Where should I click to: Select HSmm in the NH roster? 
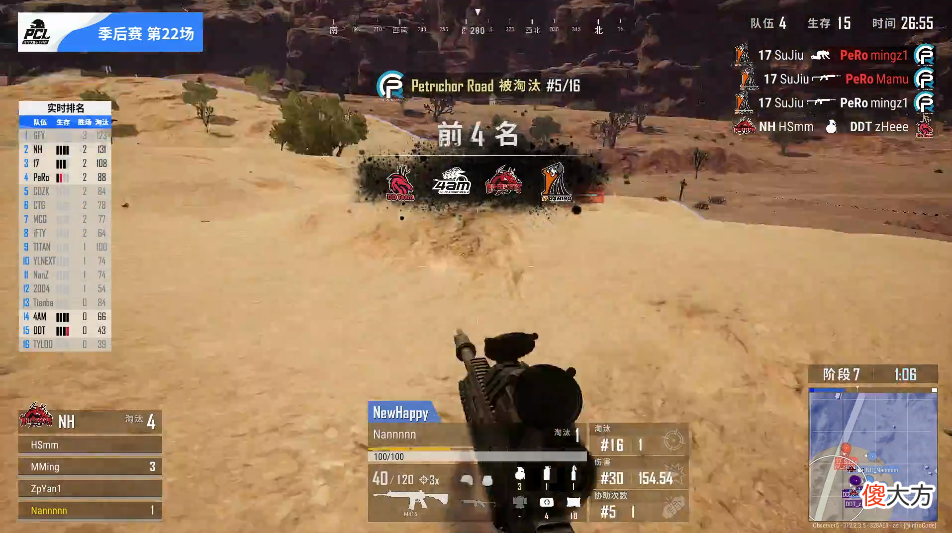click(x=90, y=444)
